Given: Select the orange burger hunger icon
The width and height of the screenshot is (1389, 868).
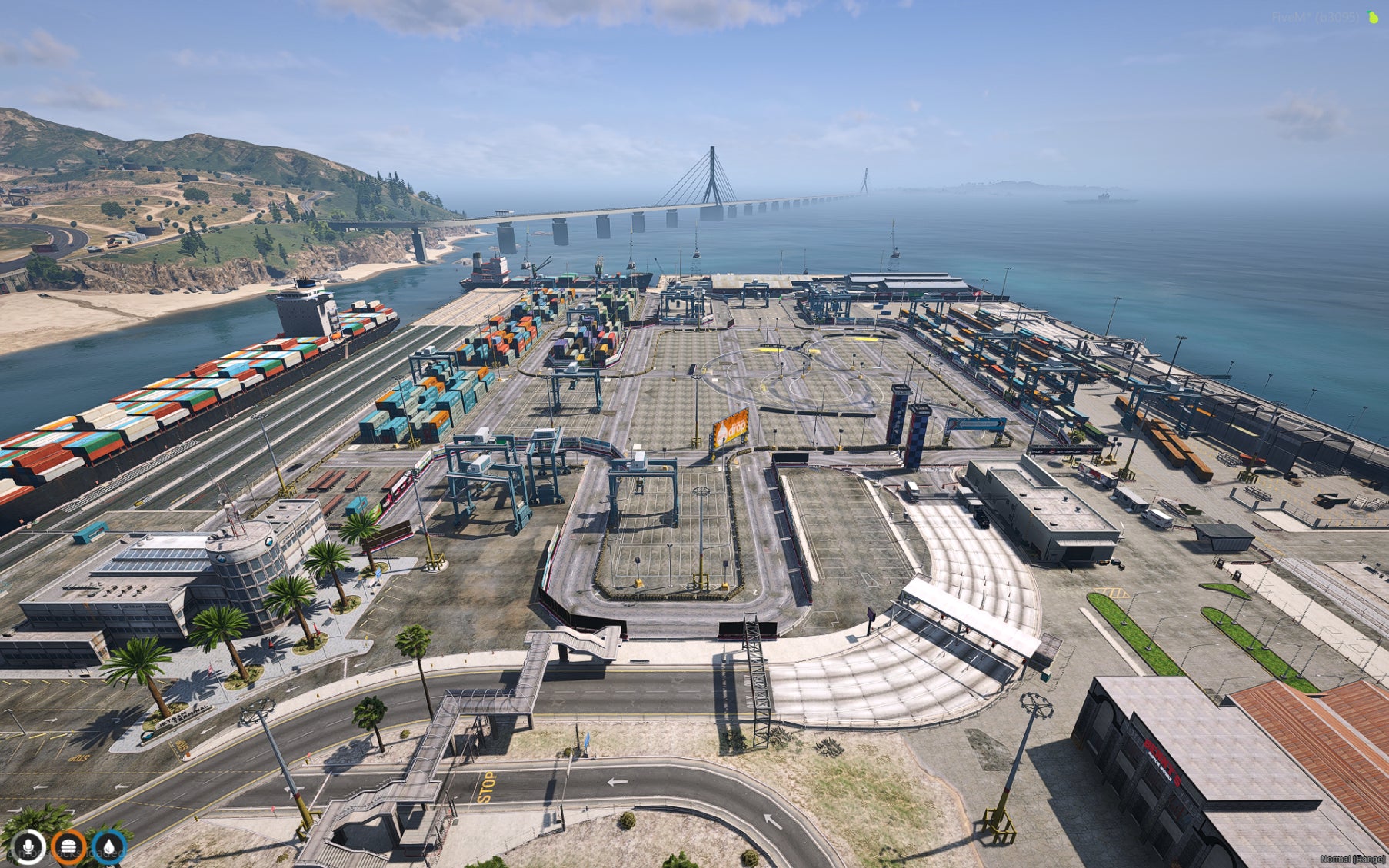Looking at the screenshot, I should [x=68, y=847].
